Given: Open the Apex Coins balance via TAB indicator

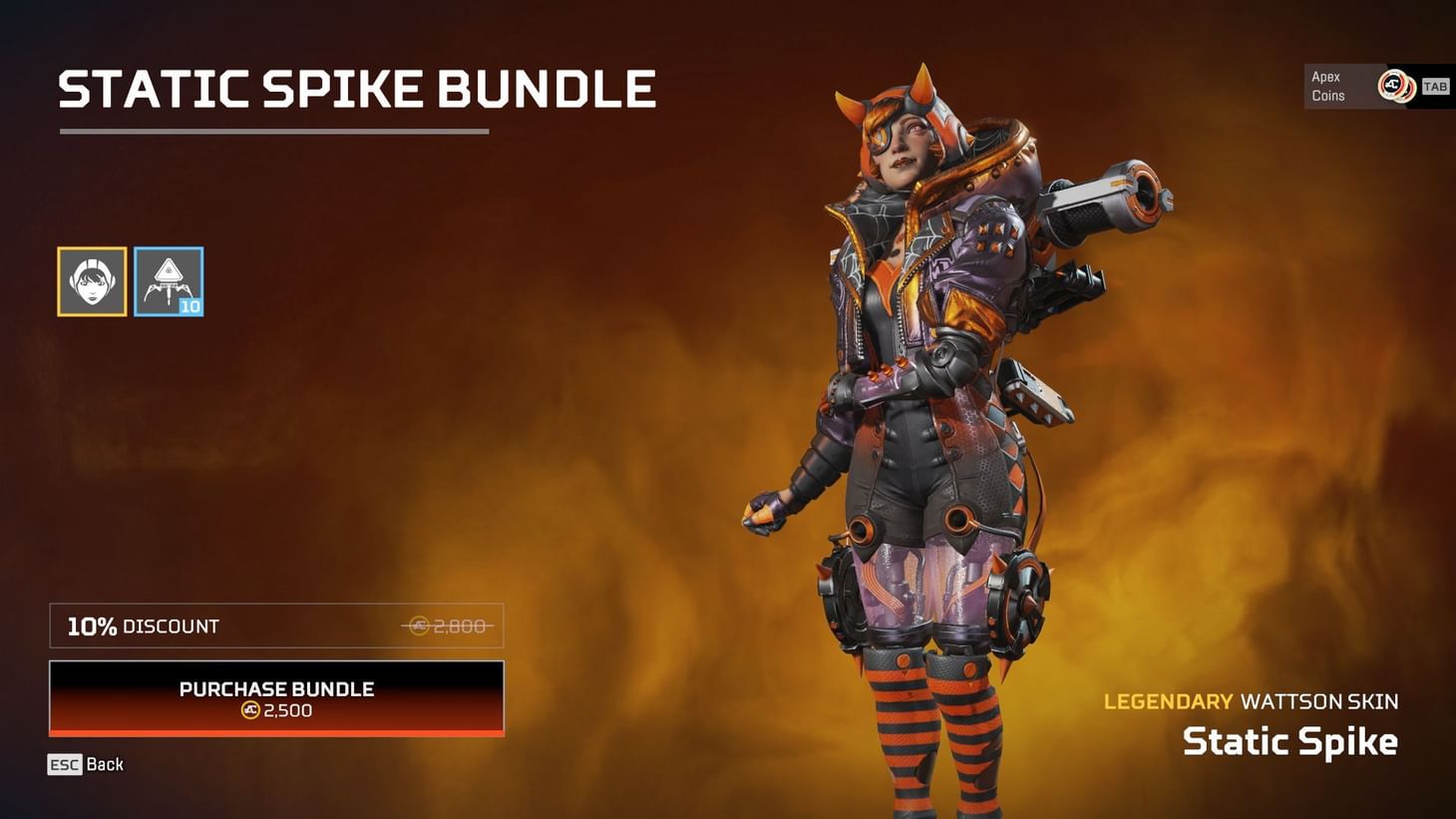Looking at the screenshot, I should pos(1436,87).
